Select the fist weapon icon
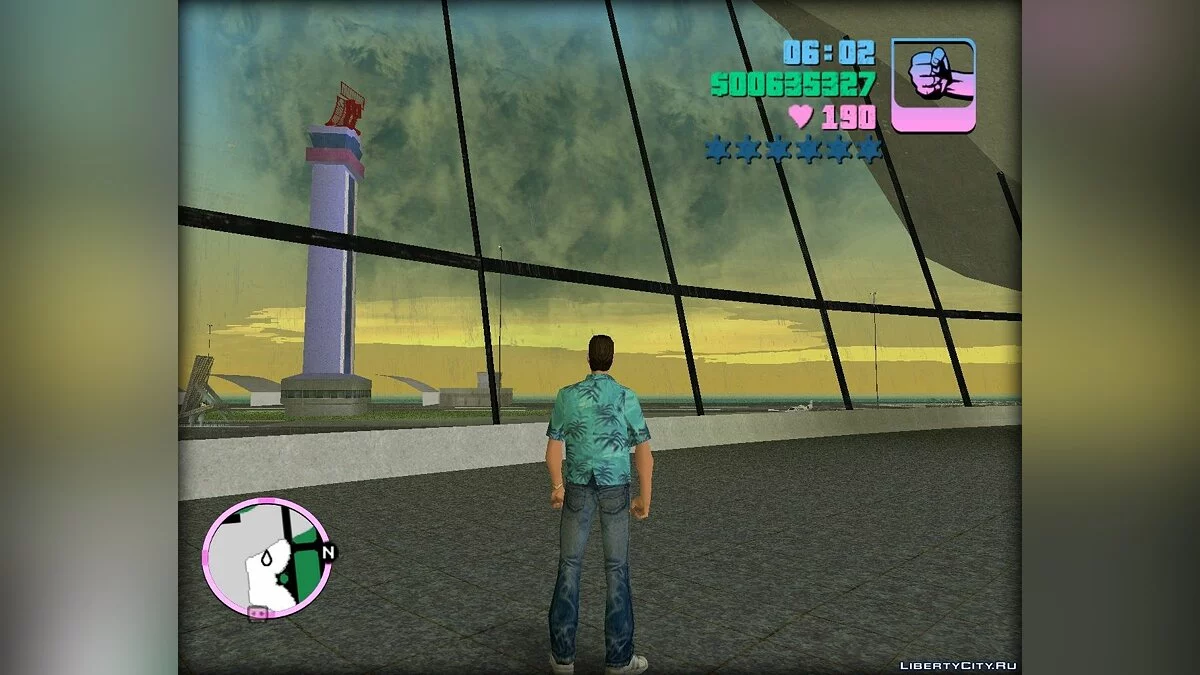This screenshot has width=1200, height=675. pos(932,84)
